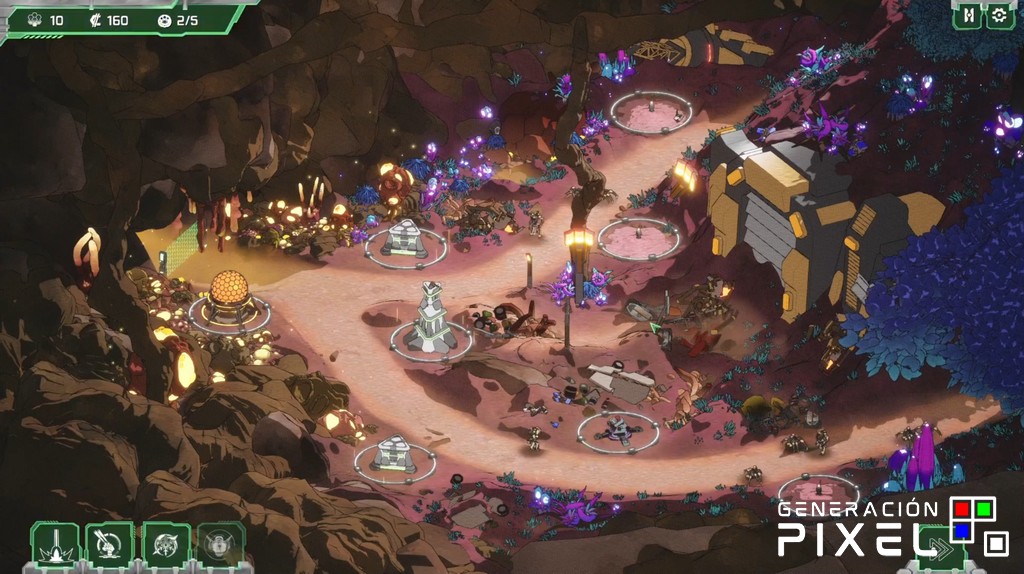Select the raised fist ability icon
This screenshot has height=574, width=1024.
[x=110, y=545]
